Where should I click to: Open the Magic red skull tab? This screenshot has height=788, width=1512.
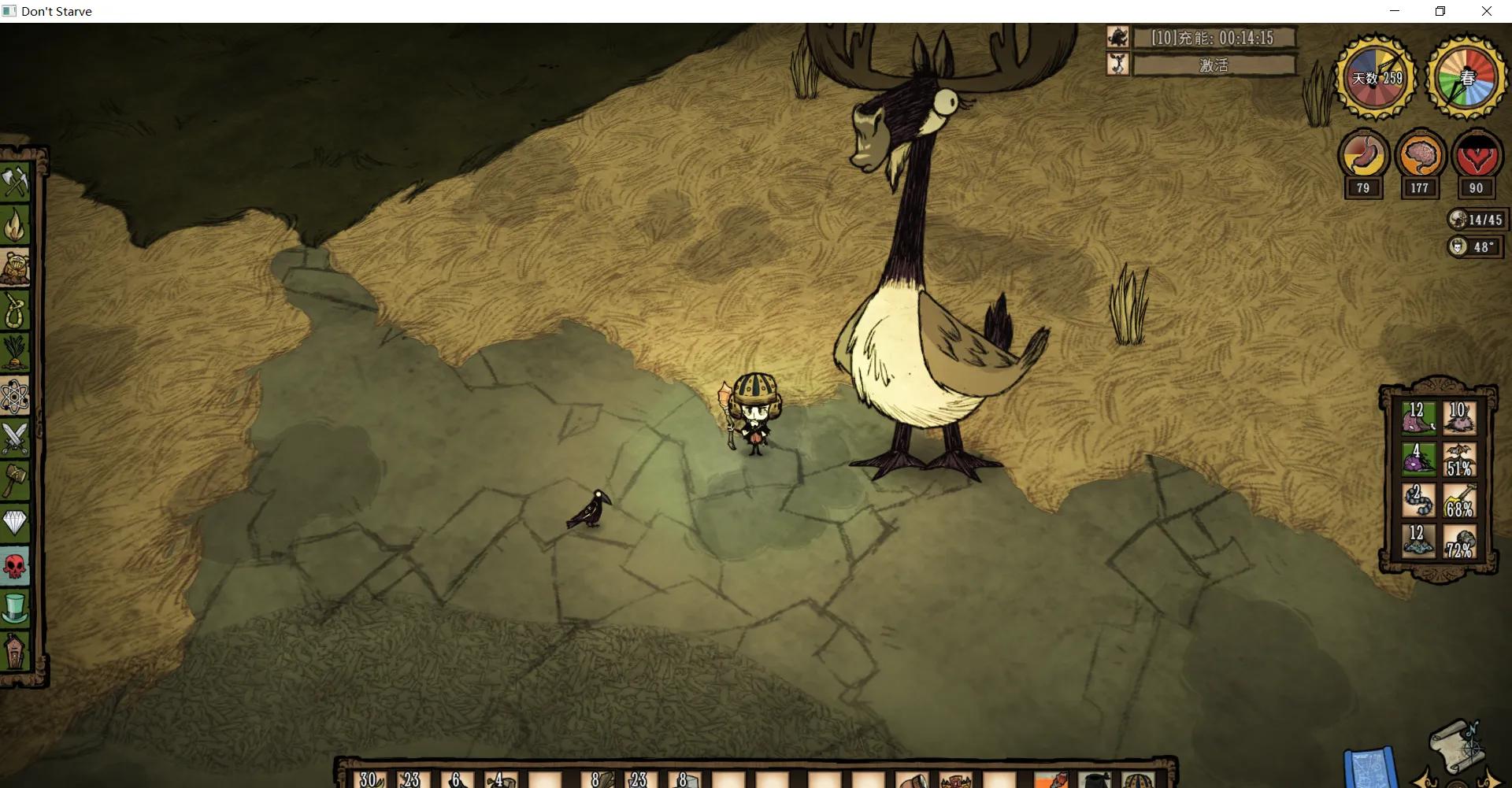tap(16, 565)
